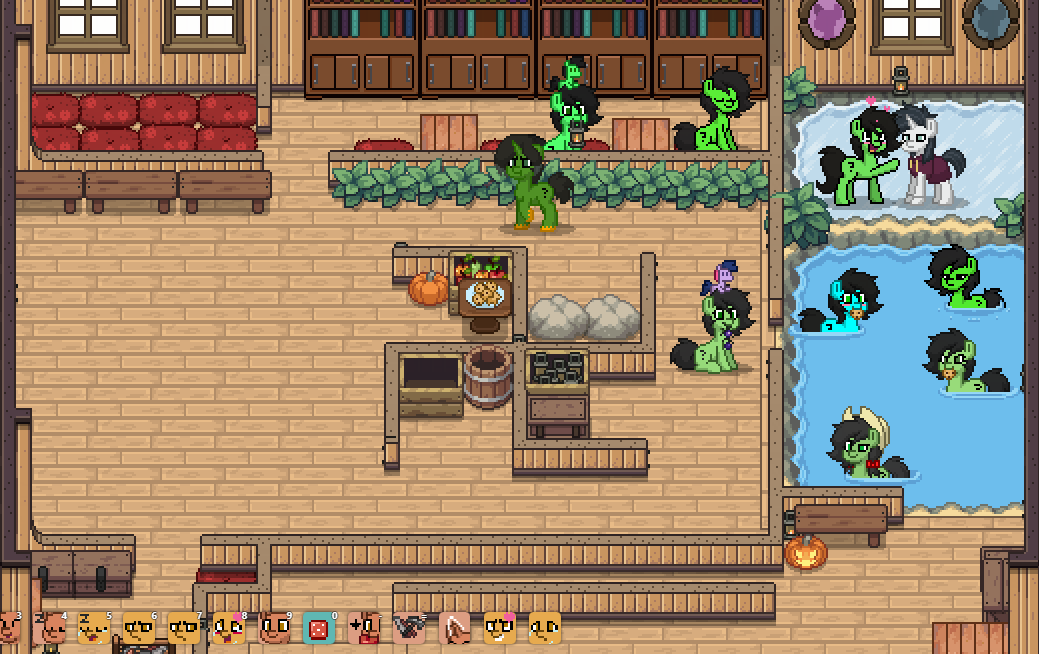This screenshot has width=1039, height=654.
Task: Choose the wide-eyed pony face in slot 9
Action: pos(274,628)
